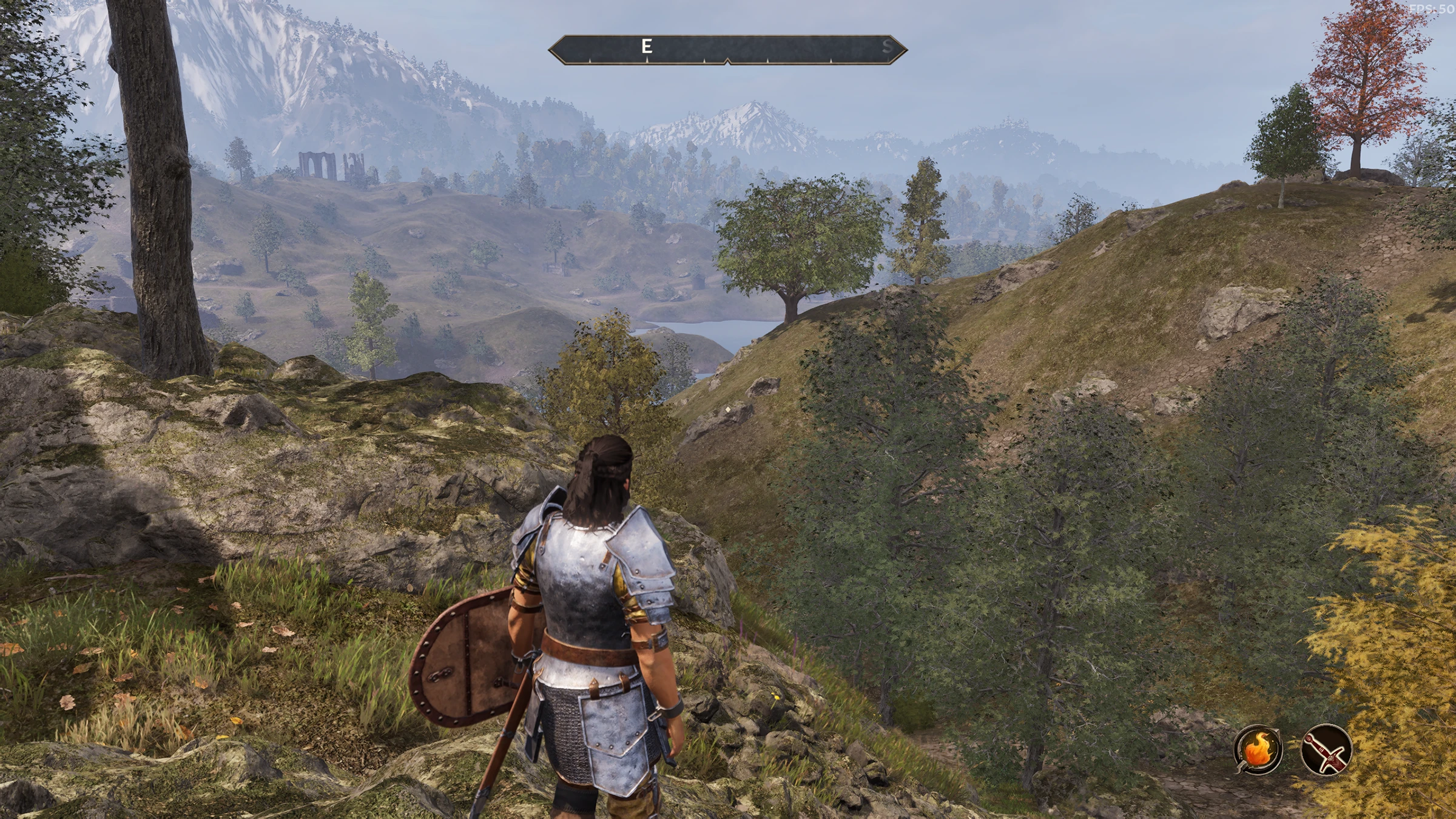Viewport: 1456px width, 819px height.
Task: Click the compass bar heading strip
Action: tap(727, 49)
